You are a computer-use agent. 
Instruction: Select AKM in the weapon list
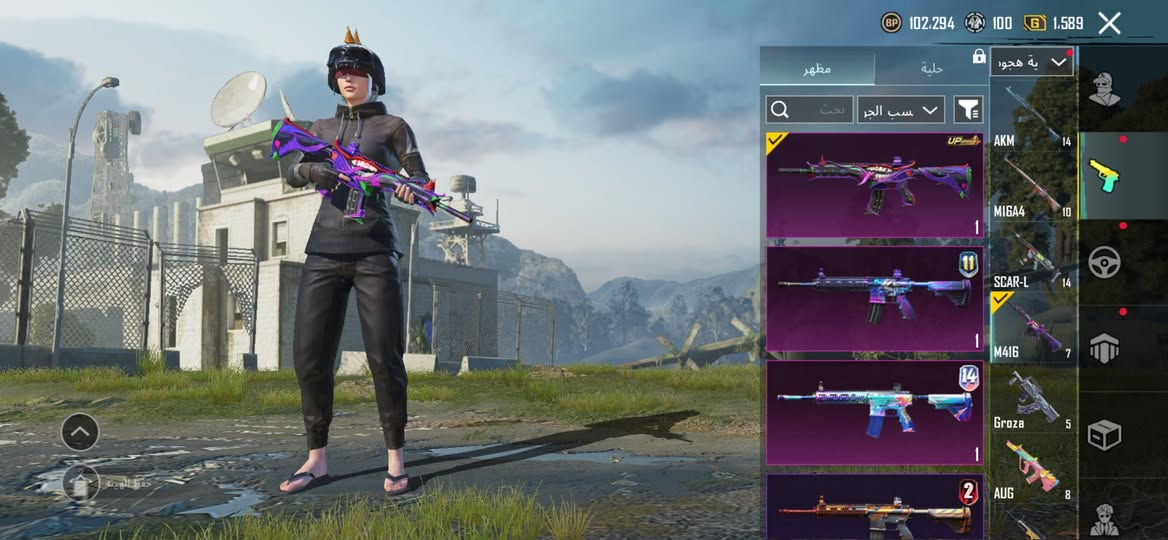click(1033, 117)
